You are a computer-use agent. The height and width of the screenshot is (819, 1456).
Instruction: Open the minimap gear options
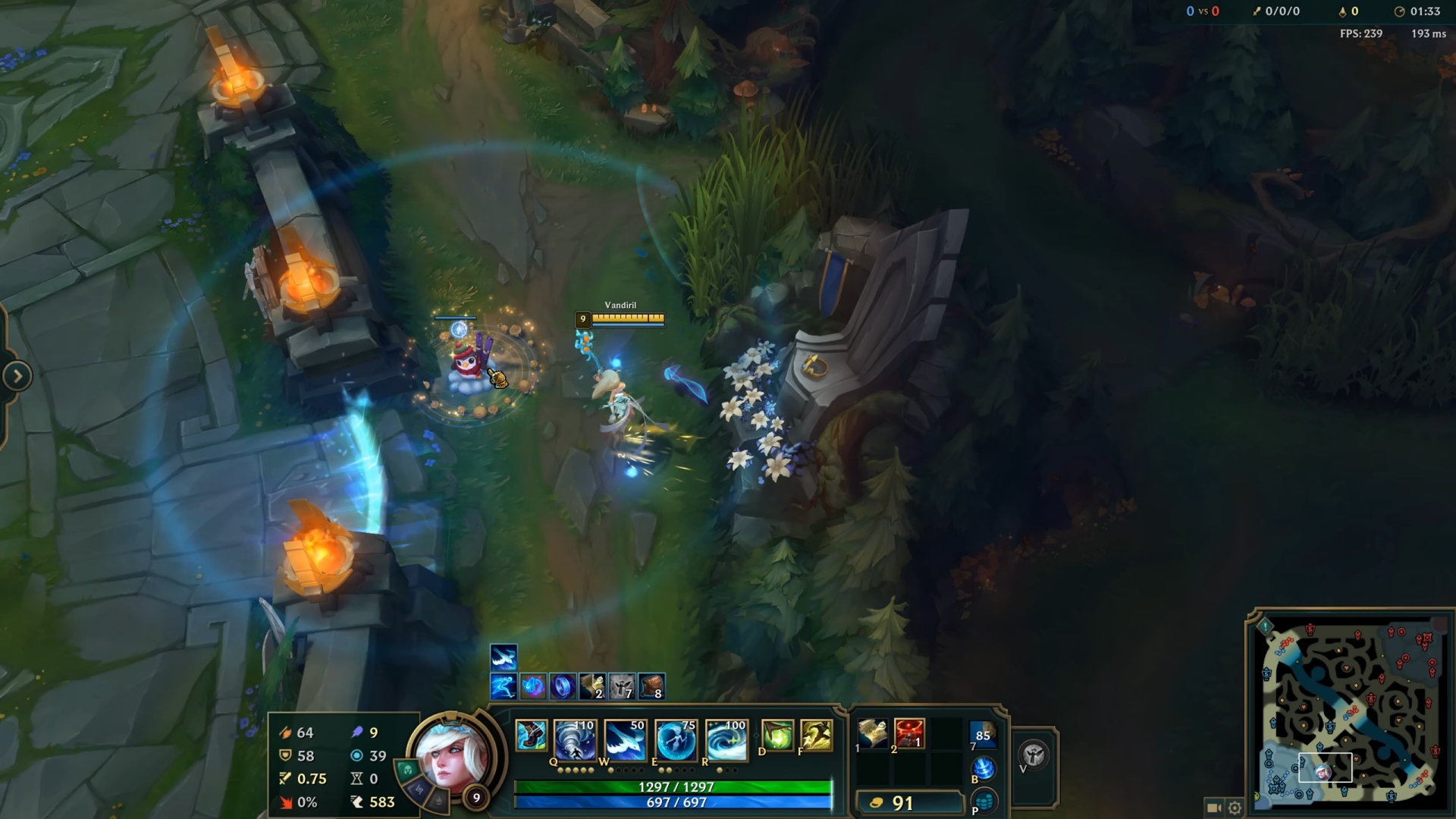click(1235, 808)
